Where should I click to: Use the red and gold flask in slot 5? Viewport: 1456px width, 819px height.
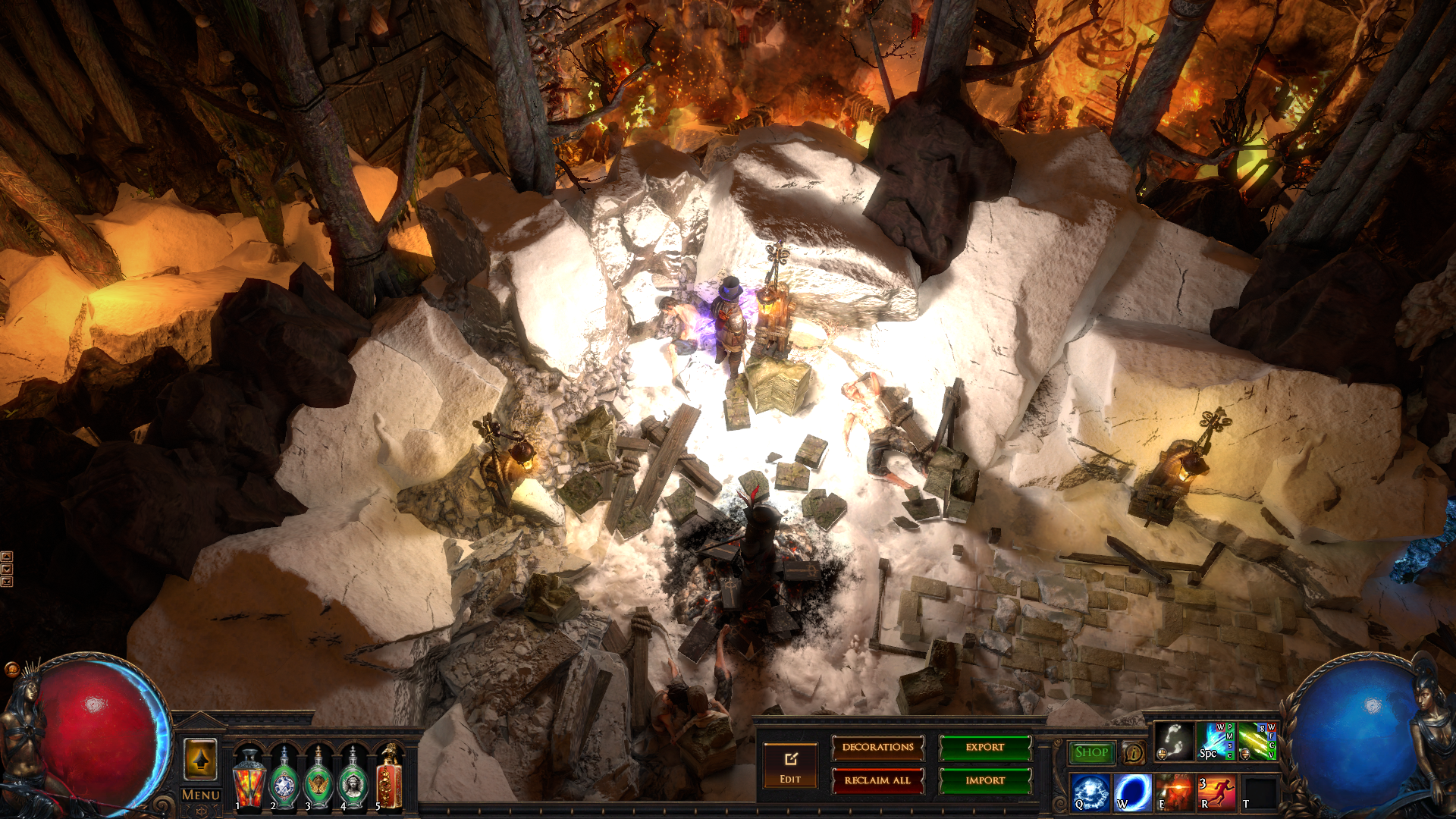tap(388, 779)
